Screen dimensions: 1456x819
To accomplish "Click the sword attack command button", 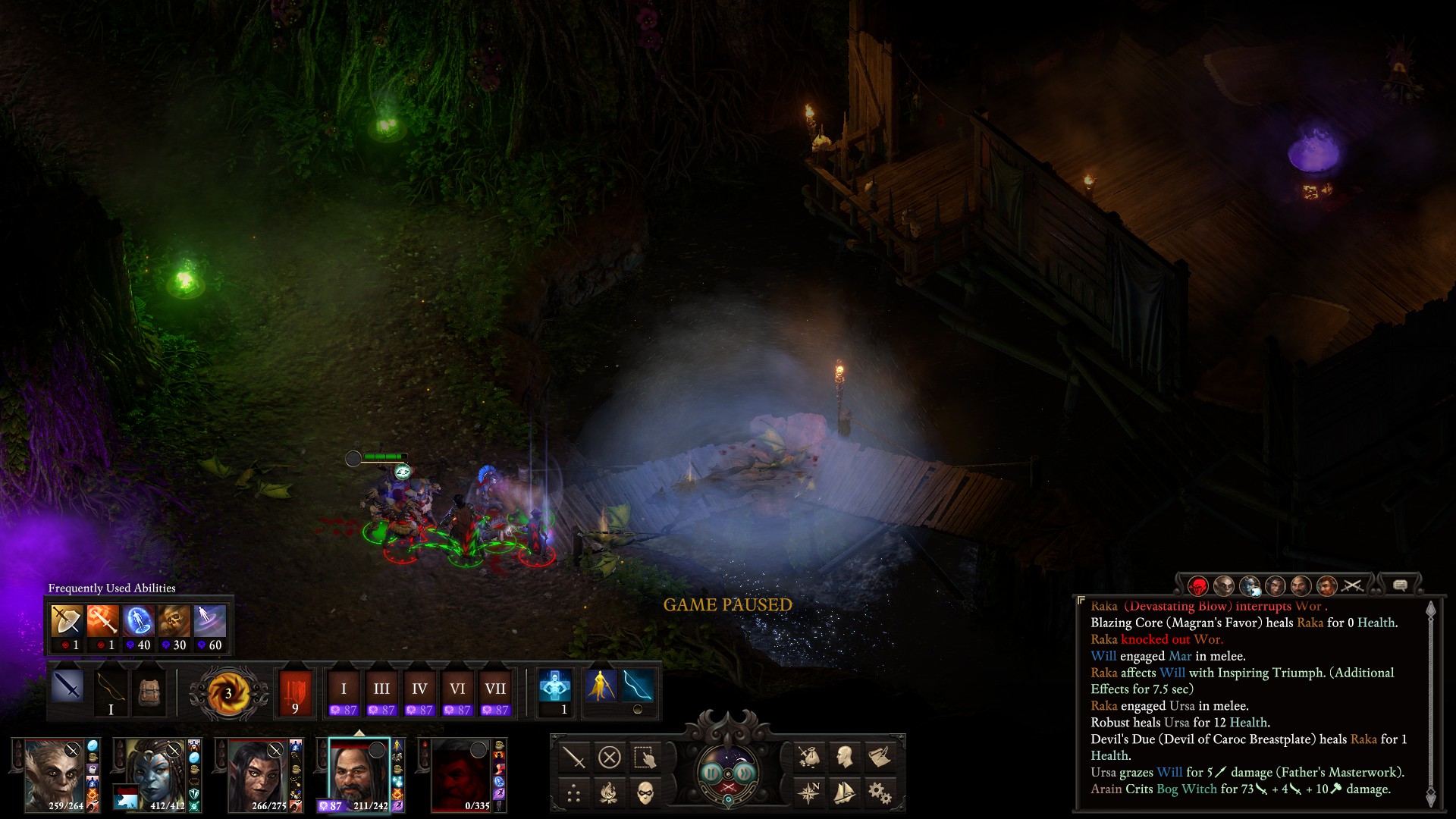I will [574, 757].
